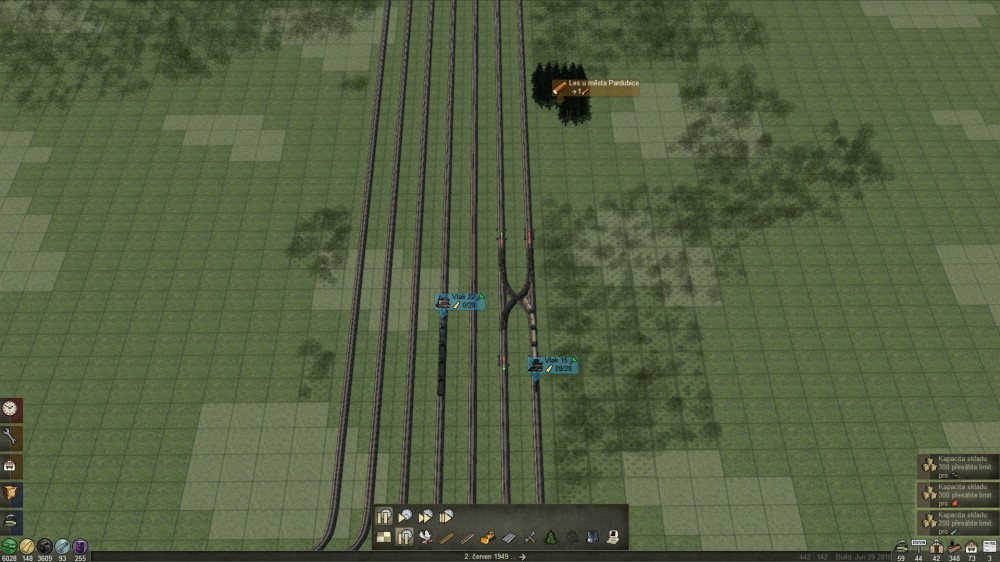Select the crossed tools icon
Image resolution: width=1000 pixels, height=562 pixels.
[530, 538]
